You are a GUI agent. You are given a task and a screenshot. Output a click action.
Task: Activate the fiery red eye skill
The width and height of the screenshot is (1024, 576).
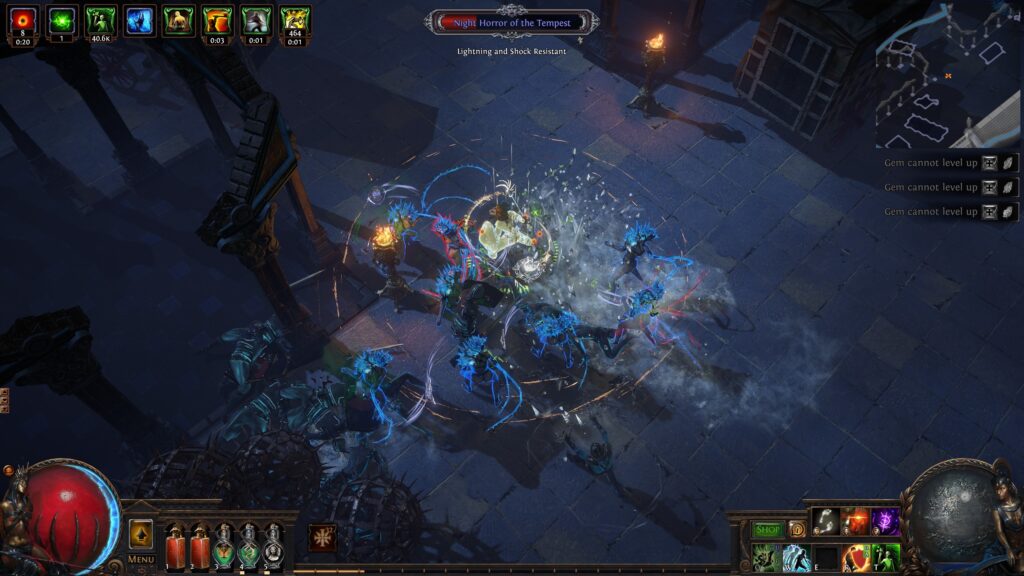click(855, 521)
